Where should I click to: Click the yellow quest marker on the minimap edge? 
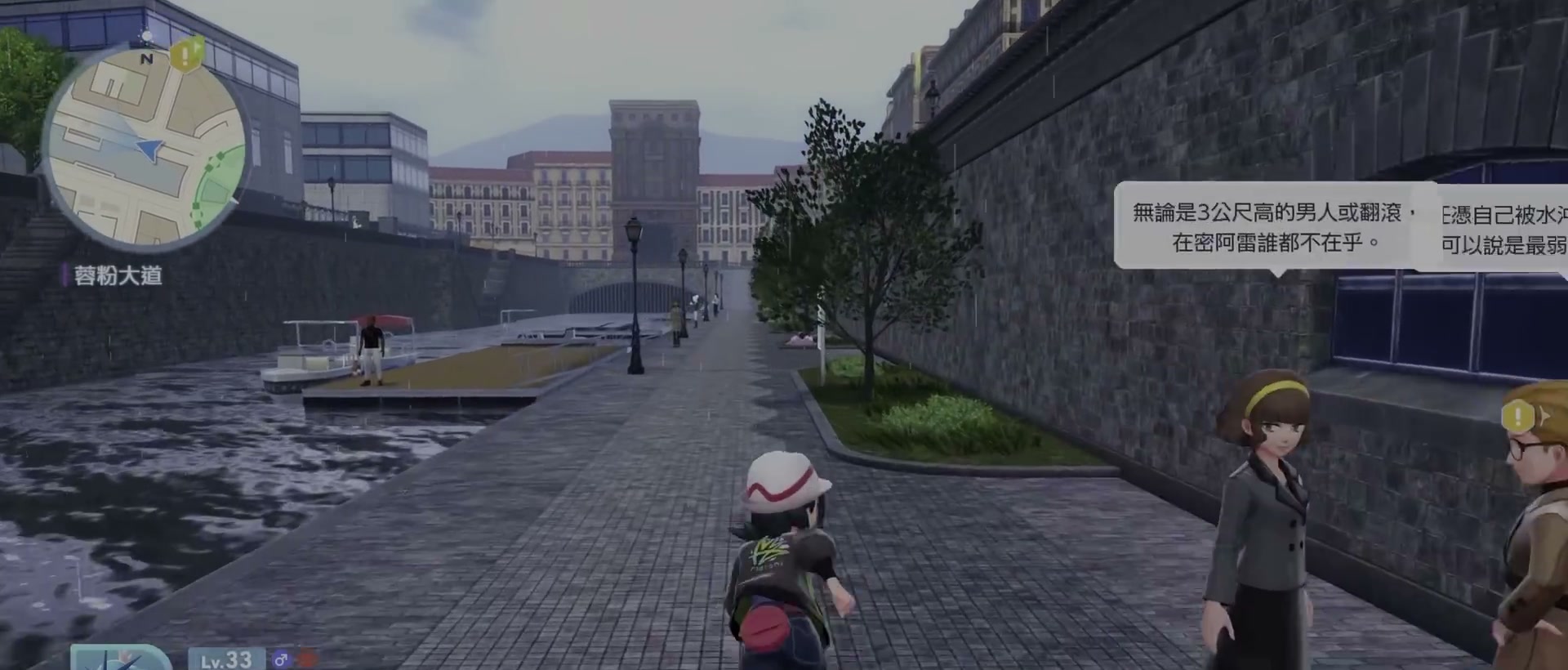(187, 54)
